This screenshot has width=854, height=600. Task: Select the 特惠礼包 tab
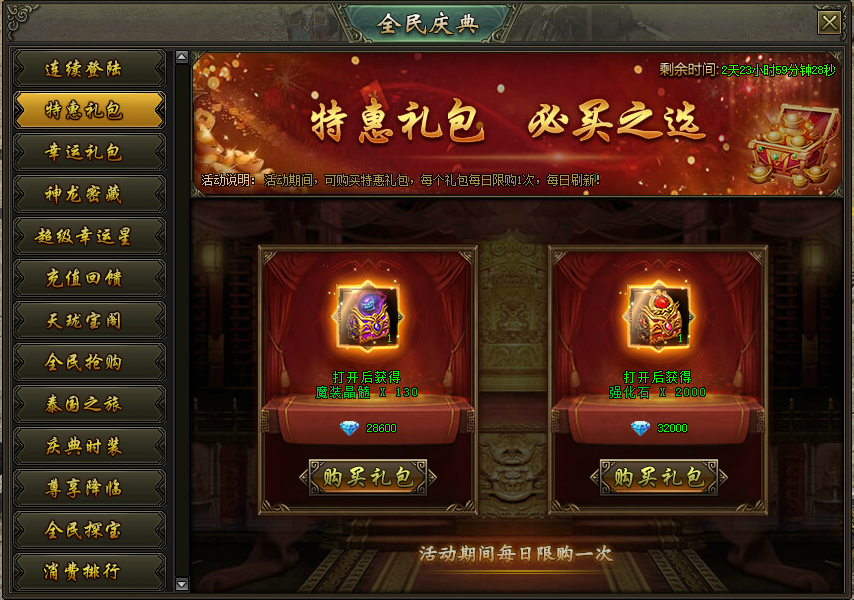tap(89, 110)
